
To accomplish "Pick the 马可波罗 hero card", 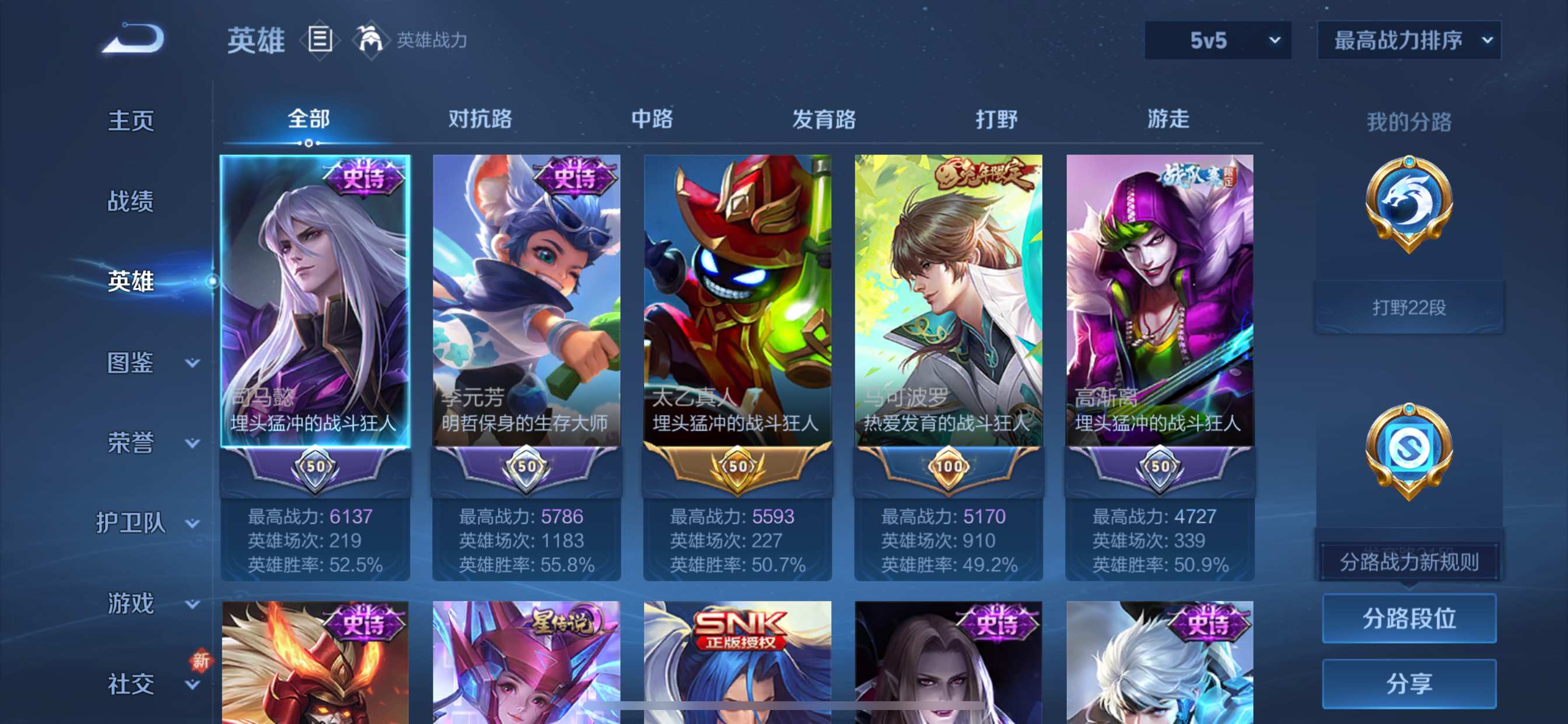I will [949, 304].
